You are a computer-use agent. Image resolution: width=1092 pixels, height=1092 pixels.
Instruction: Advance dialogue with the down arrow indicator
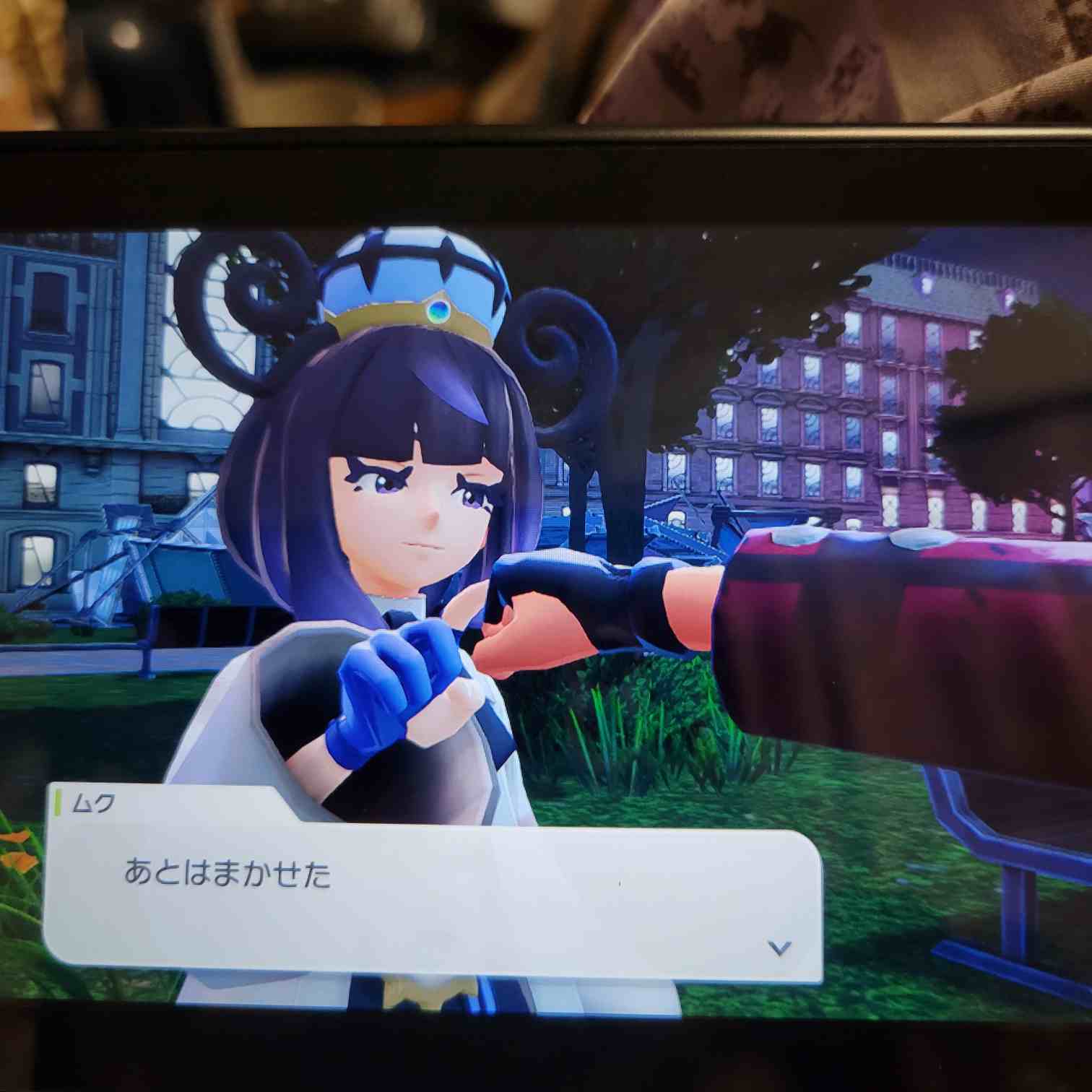tap(779, 947)
